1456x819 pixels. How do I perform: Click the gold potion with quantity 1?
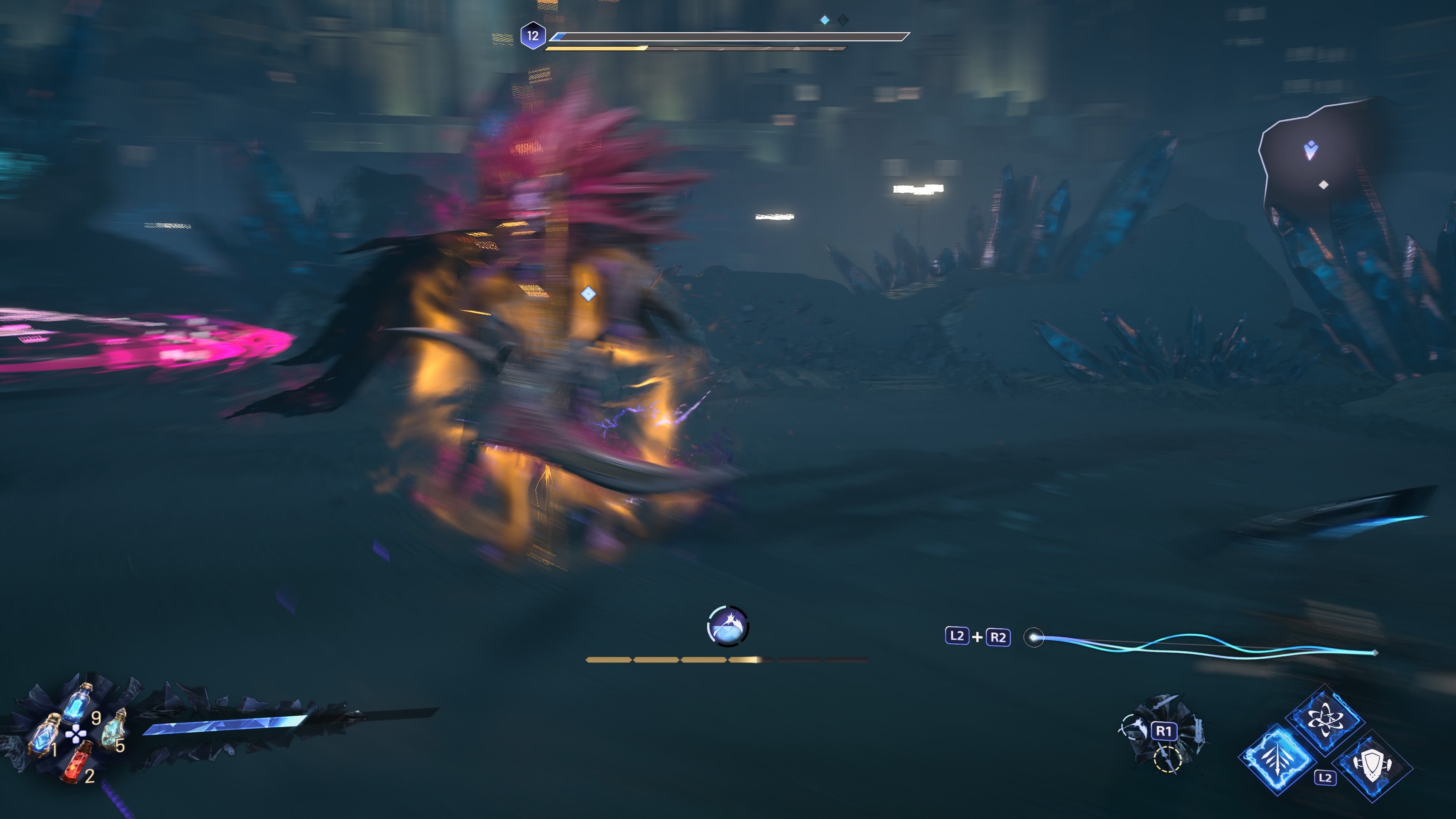(44, 737)
